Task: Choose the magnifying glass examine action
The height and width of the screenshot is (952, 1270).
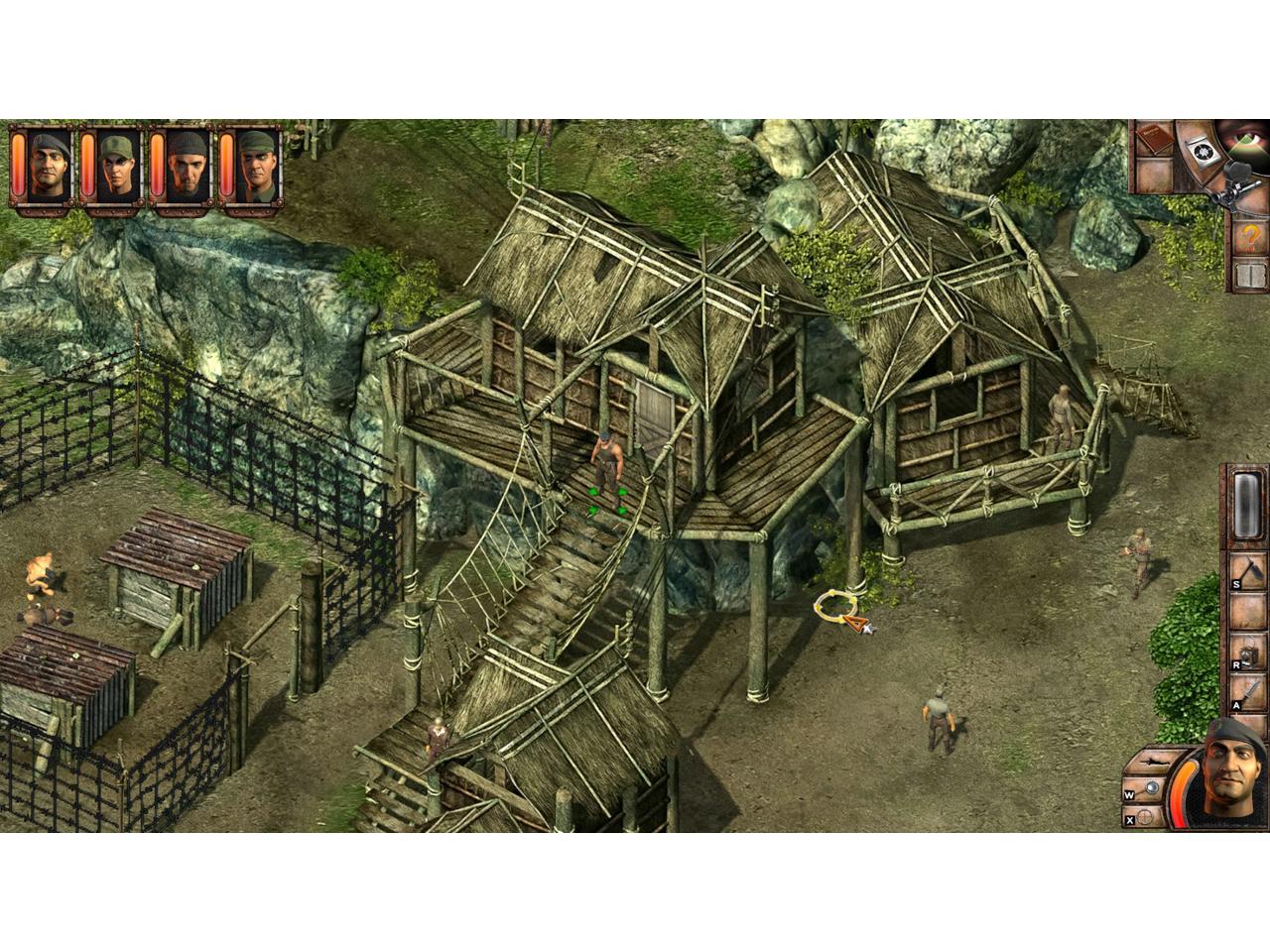Action: click(x=1150, y=790)
